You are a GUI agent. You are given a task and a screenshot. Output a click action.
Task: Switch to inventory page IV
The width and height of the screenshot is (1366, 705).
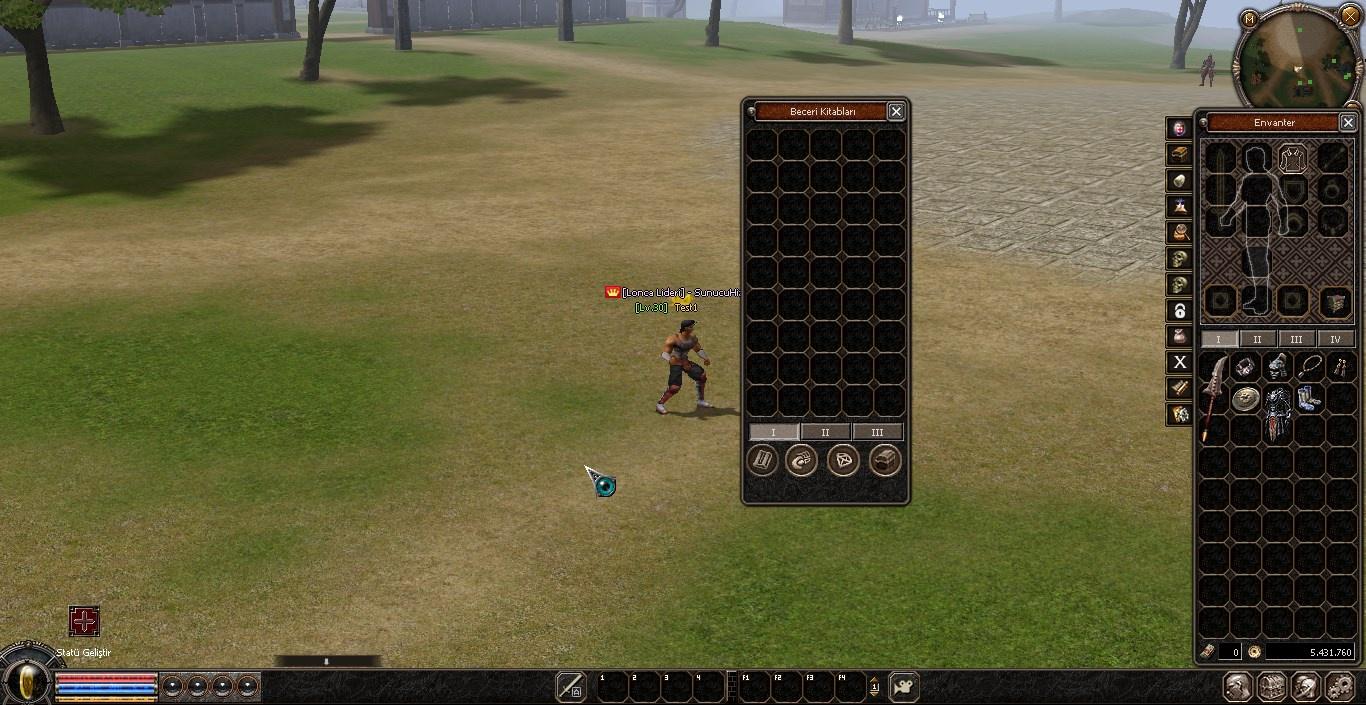coord(1335,339)
